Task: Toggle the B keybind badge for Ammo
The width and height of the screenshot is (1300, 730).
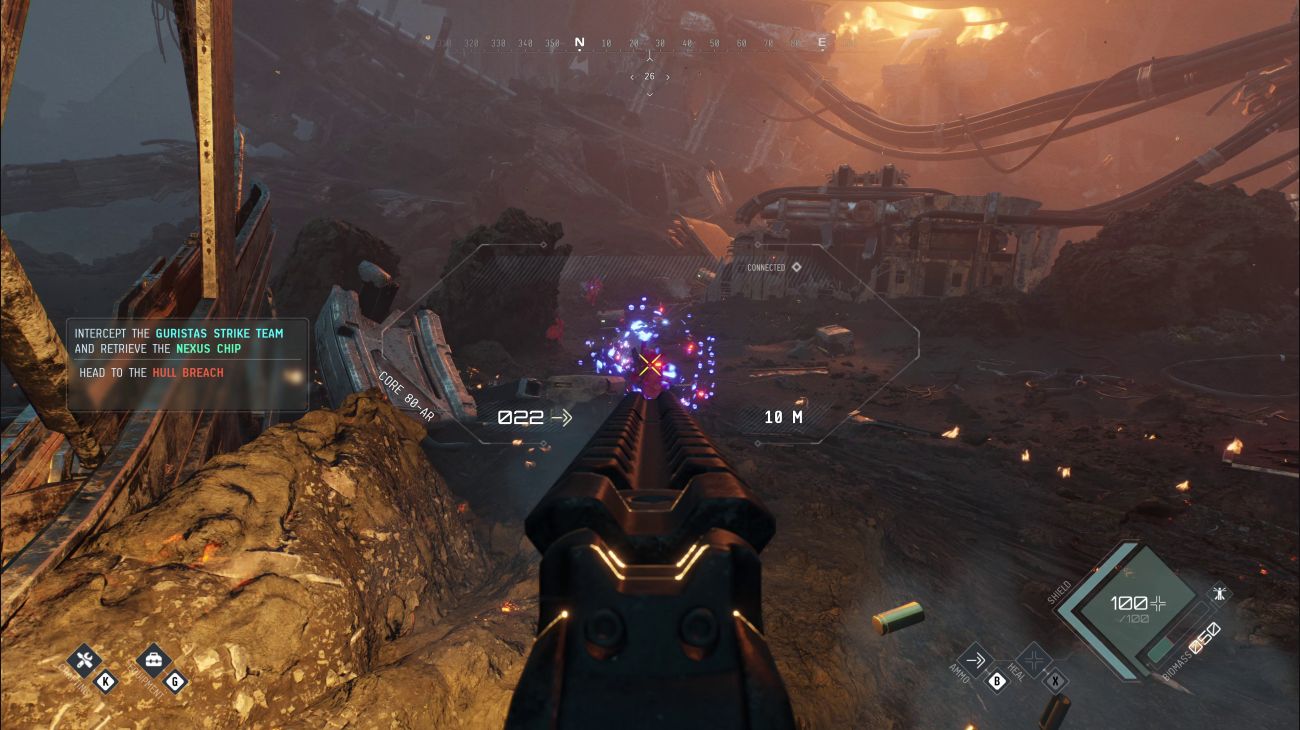Action: 996,681
